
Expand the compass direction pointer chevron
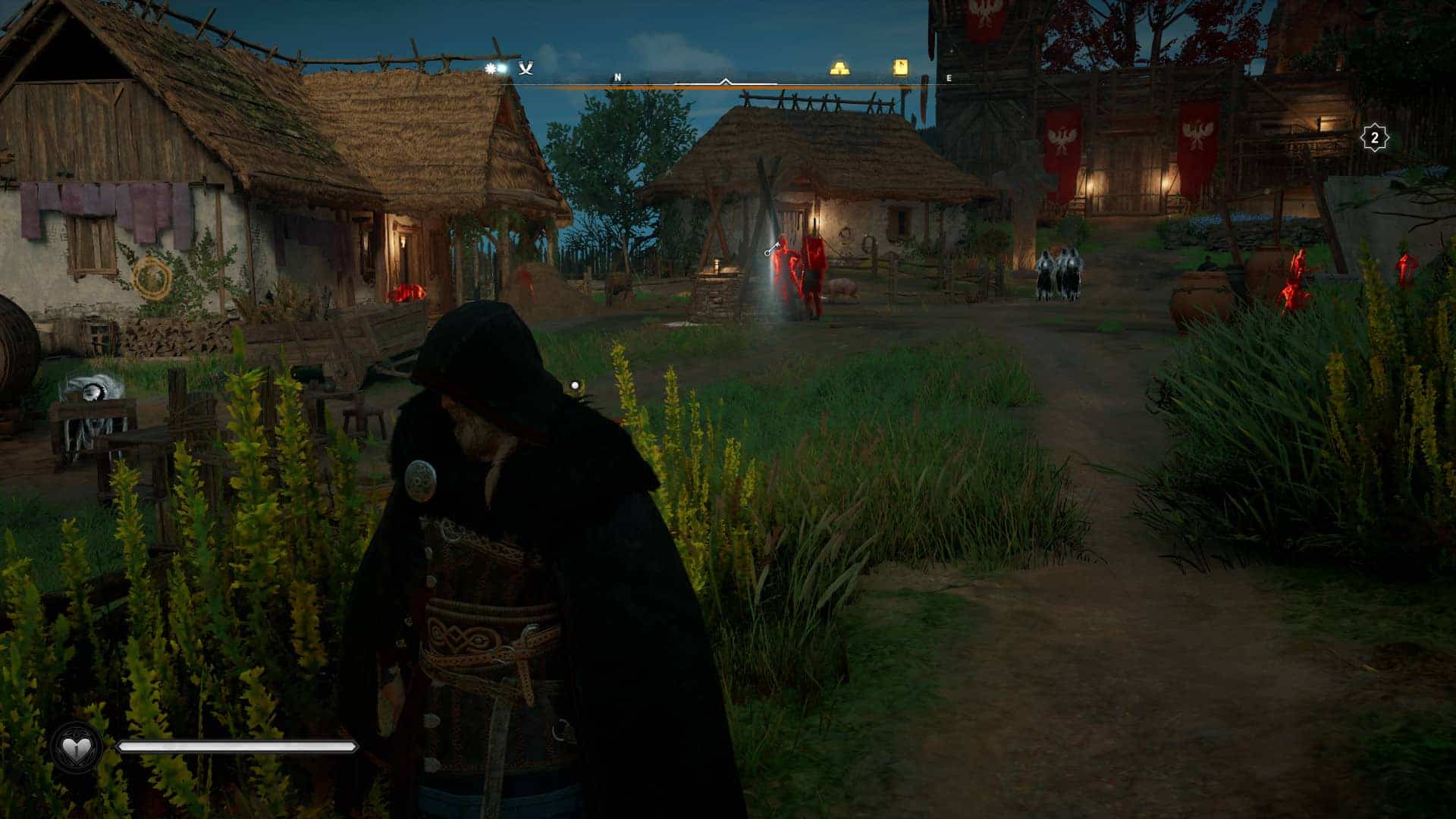[x=726, y=80]
